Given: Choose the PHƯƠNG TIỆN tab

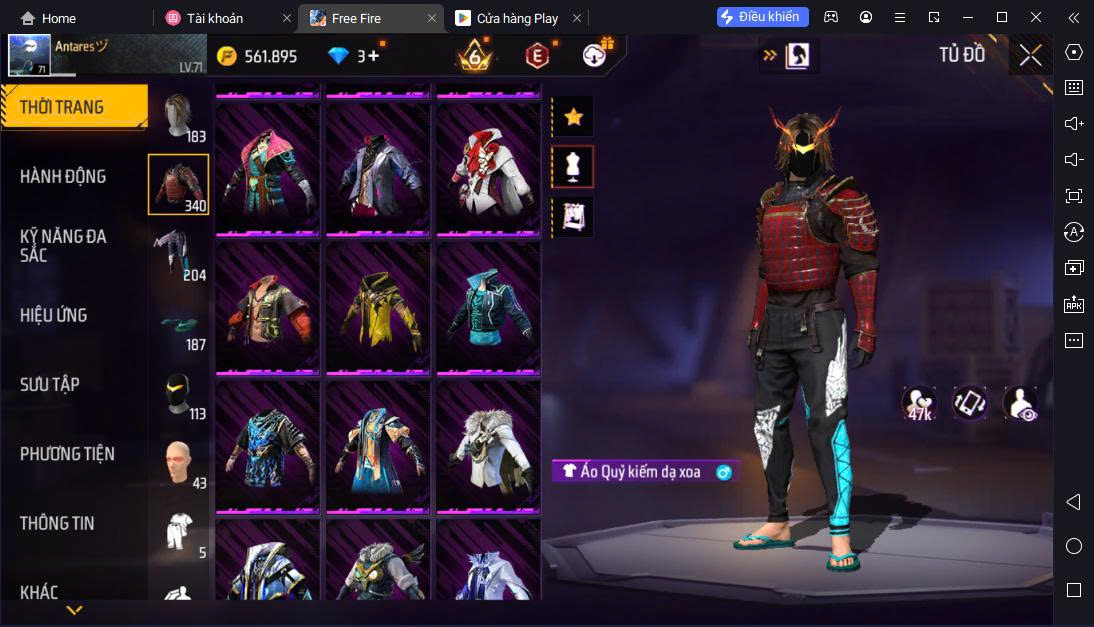Looking at the screenshot, I should tap(67, 454).
